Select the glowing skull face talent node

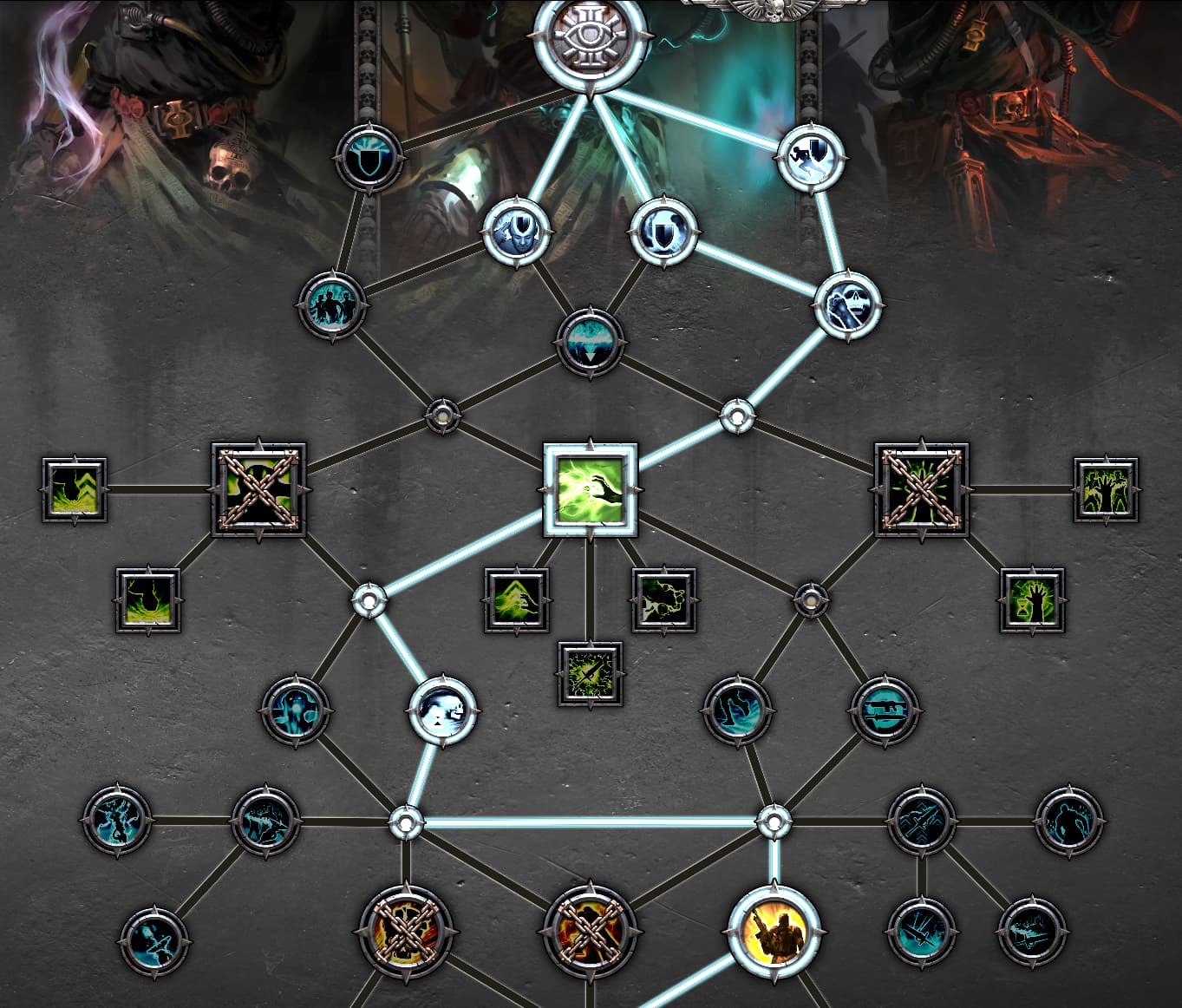[x=442, y=710]
